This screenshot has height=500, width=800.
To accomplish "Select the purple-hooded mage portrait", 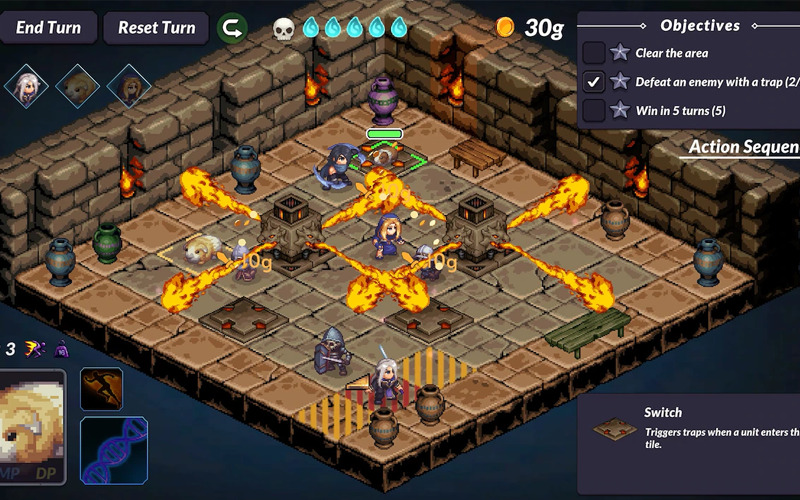I will [x=128, y=86].
